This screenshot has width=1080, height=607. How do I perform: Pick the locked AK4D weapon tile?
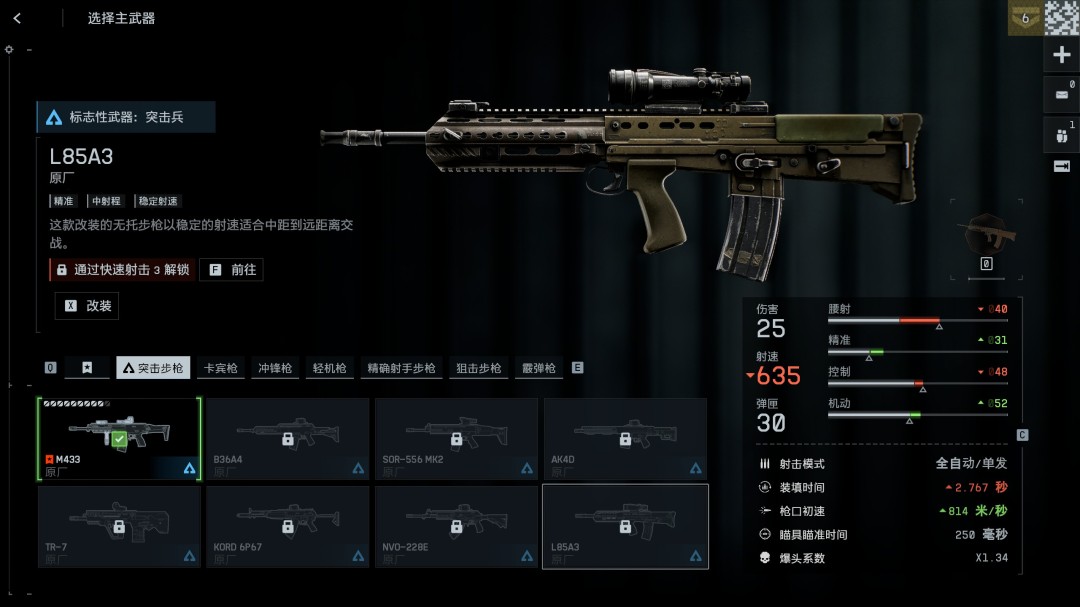coord(625,439)
